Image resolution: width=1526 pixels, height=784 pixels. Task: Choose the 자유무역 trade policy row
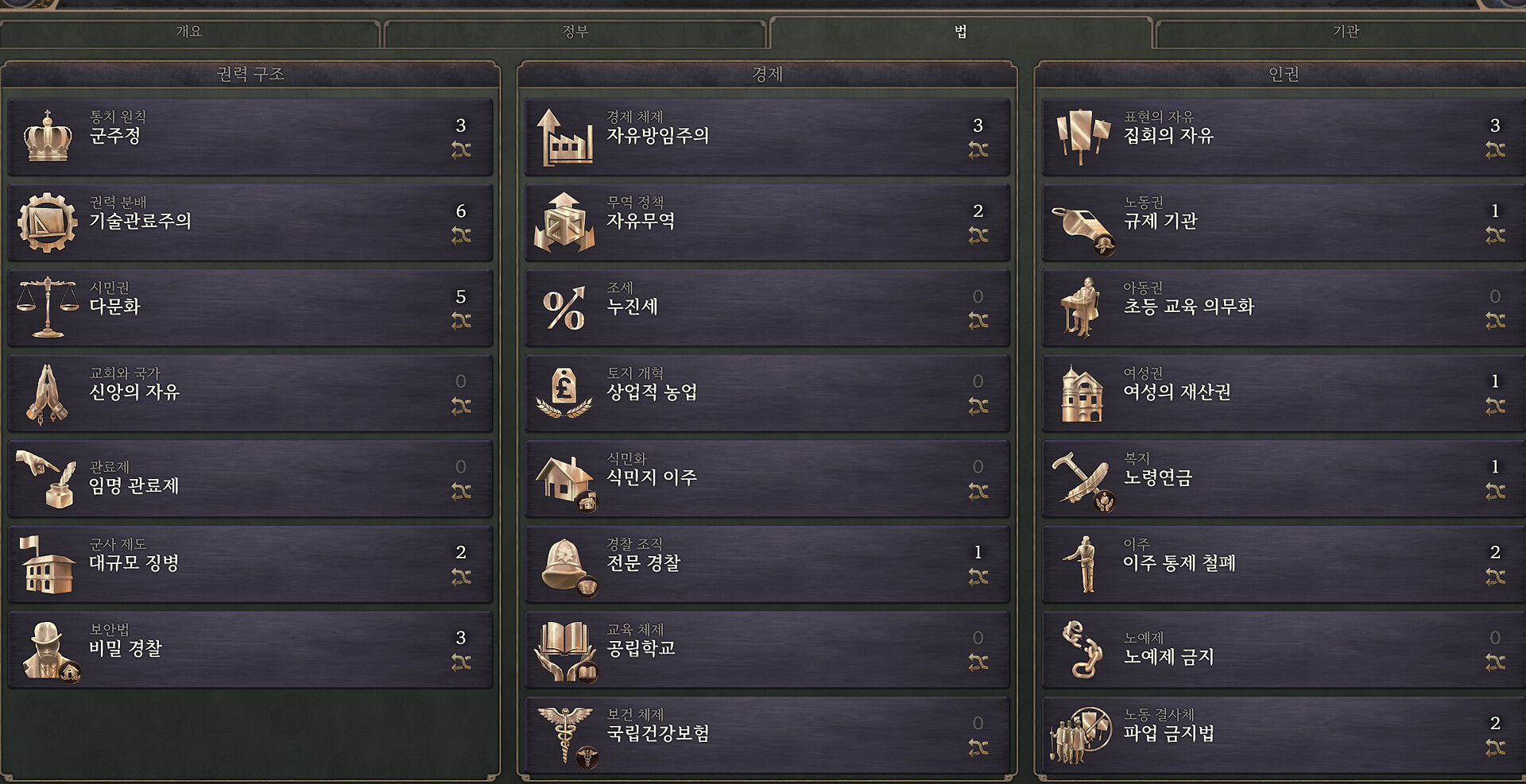tap(767, 222)
